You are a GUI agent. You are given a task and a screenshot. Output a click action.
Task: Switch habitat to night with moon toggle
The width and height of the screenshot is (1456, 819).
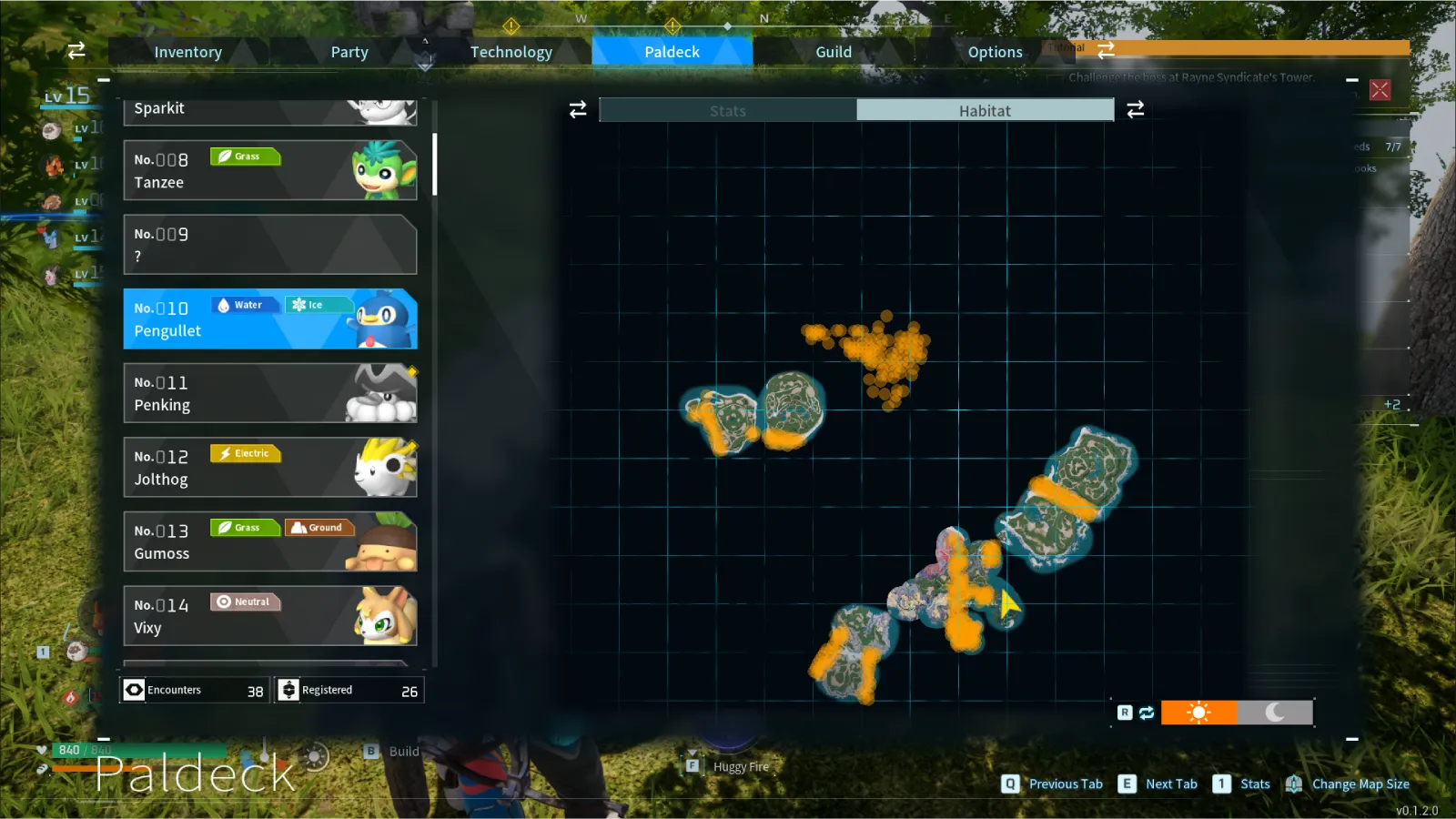click(x=1275, y=713)
